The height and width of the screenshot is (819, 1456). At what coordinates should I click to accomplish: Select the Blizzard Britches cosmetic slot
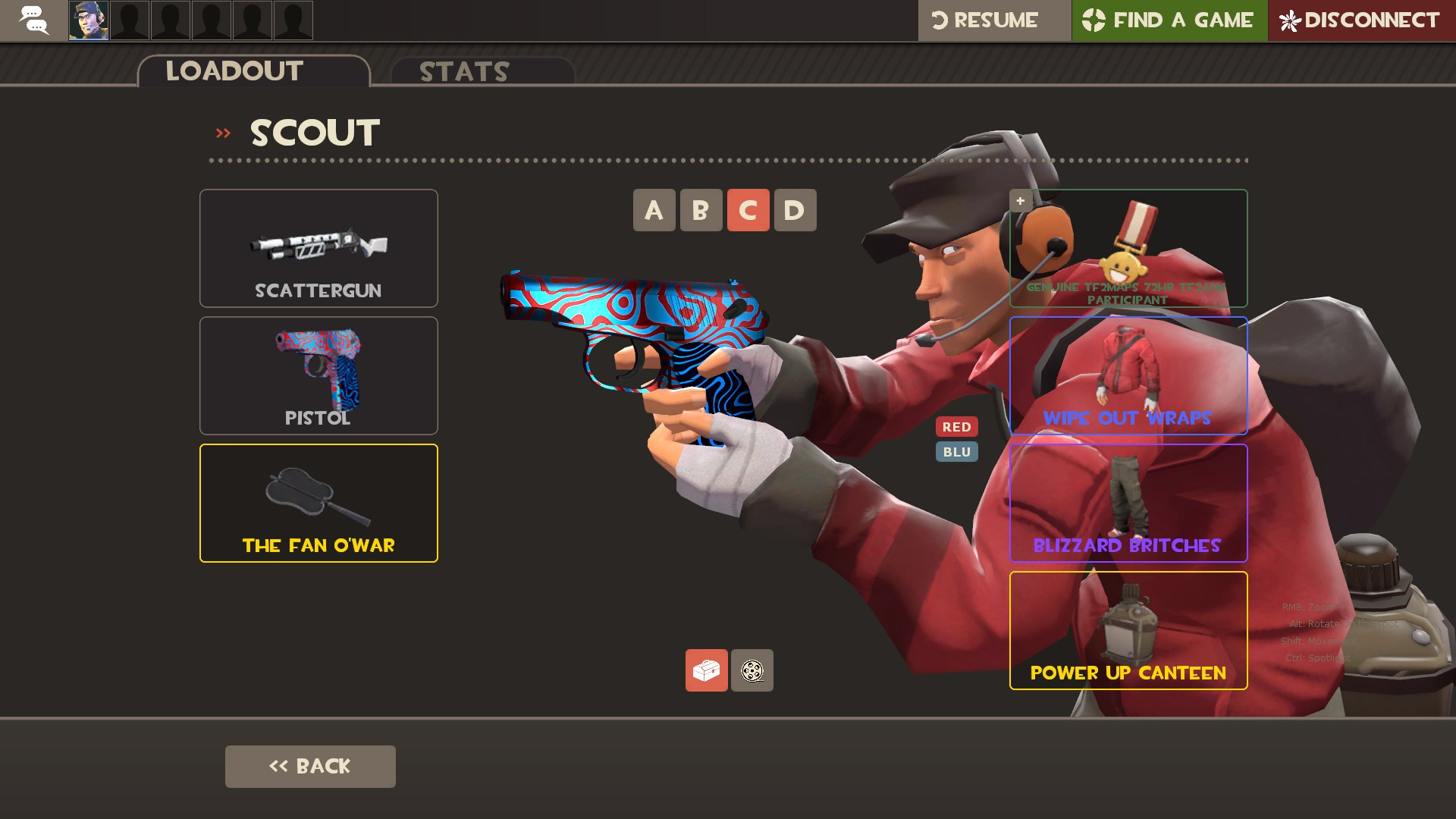coord(1128,503)
